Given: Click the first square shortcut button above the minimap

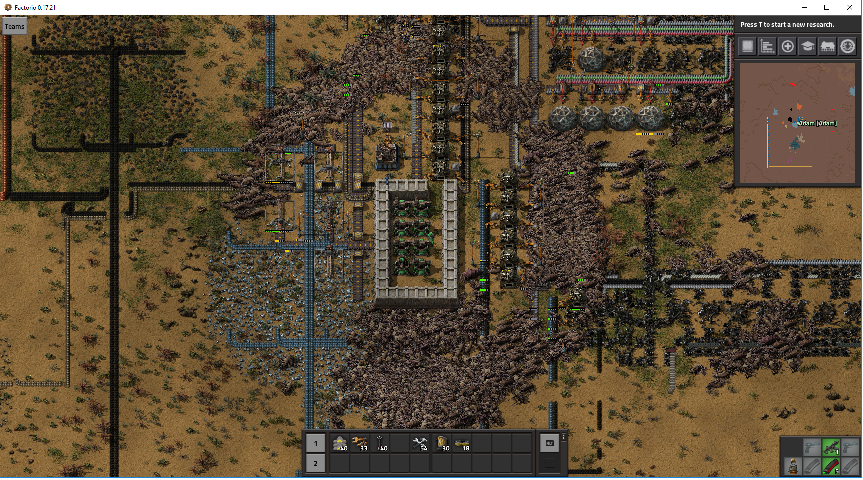Looking at the screenshot, I should 748,46.
